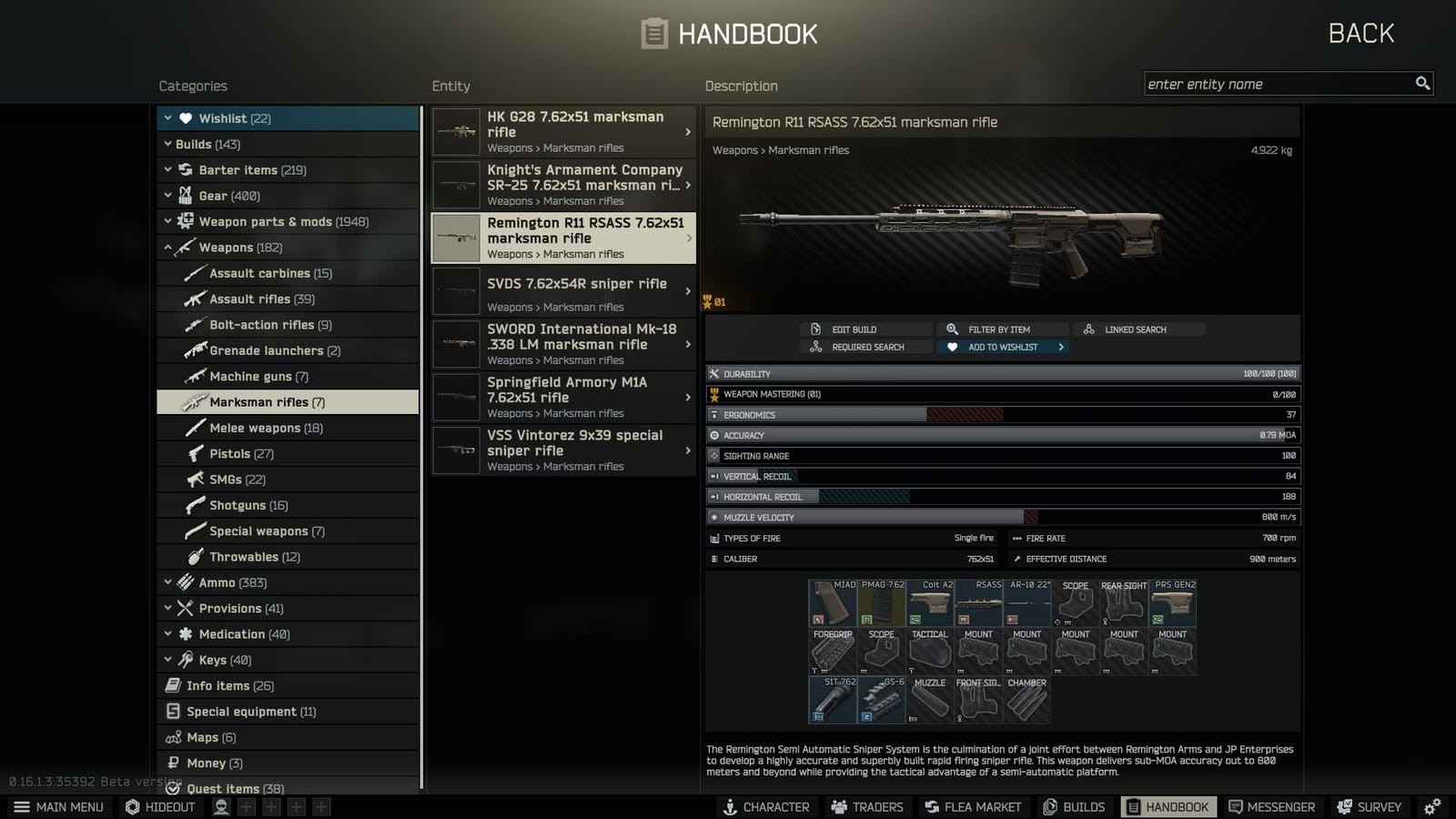Open Hideout via its icon in bottom bar

pos(133,806)
